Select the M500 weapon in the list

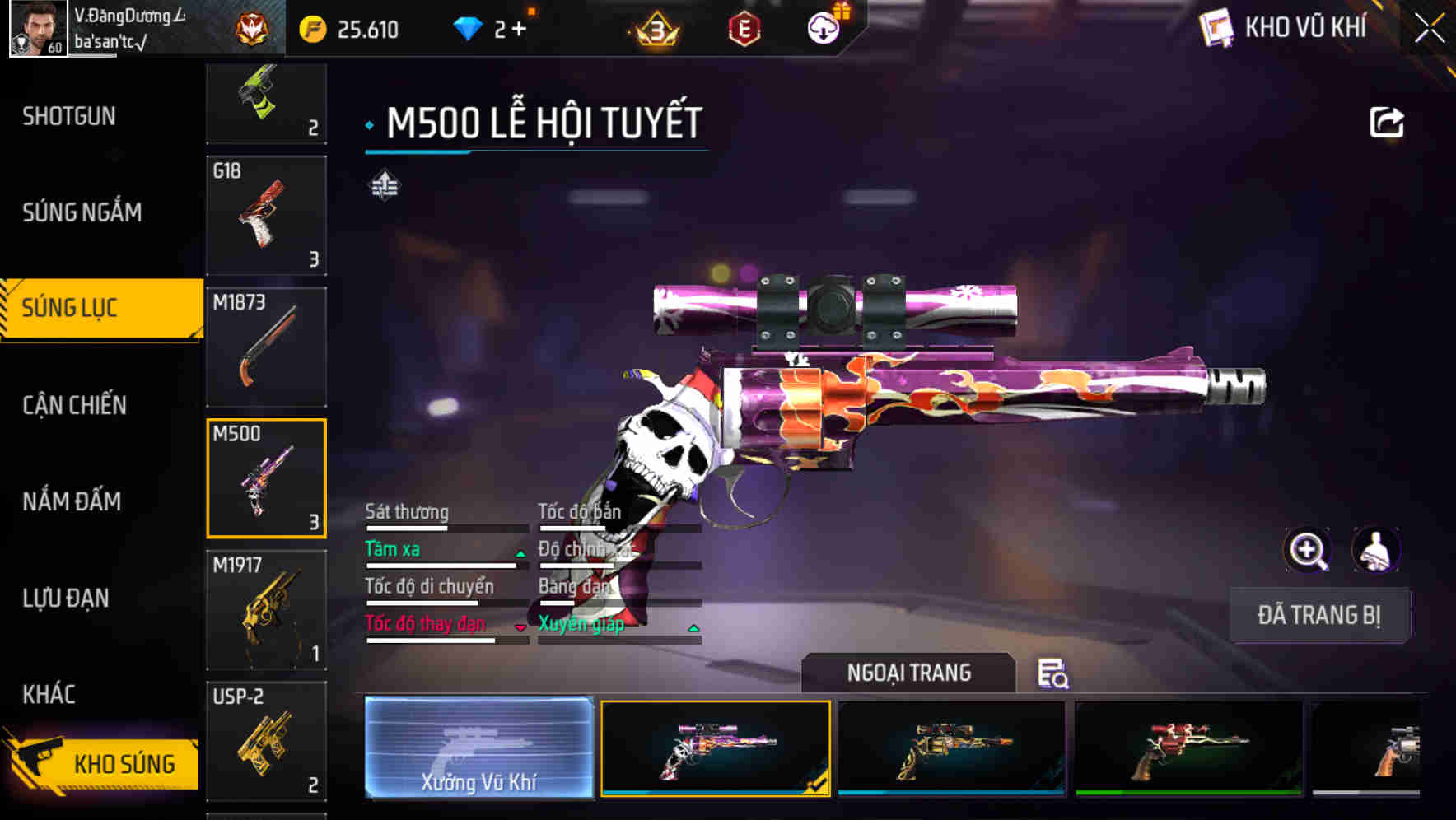pyautogui.click(x=266, y=478)
